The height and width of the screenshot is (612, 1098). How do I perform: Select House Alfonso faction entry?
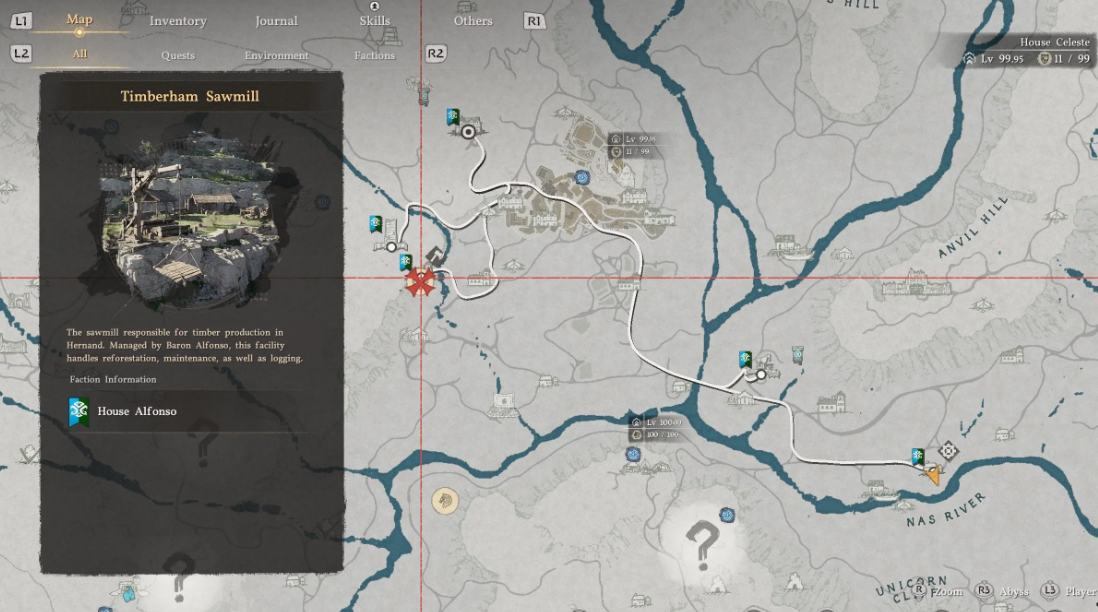(136, 411)
